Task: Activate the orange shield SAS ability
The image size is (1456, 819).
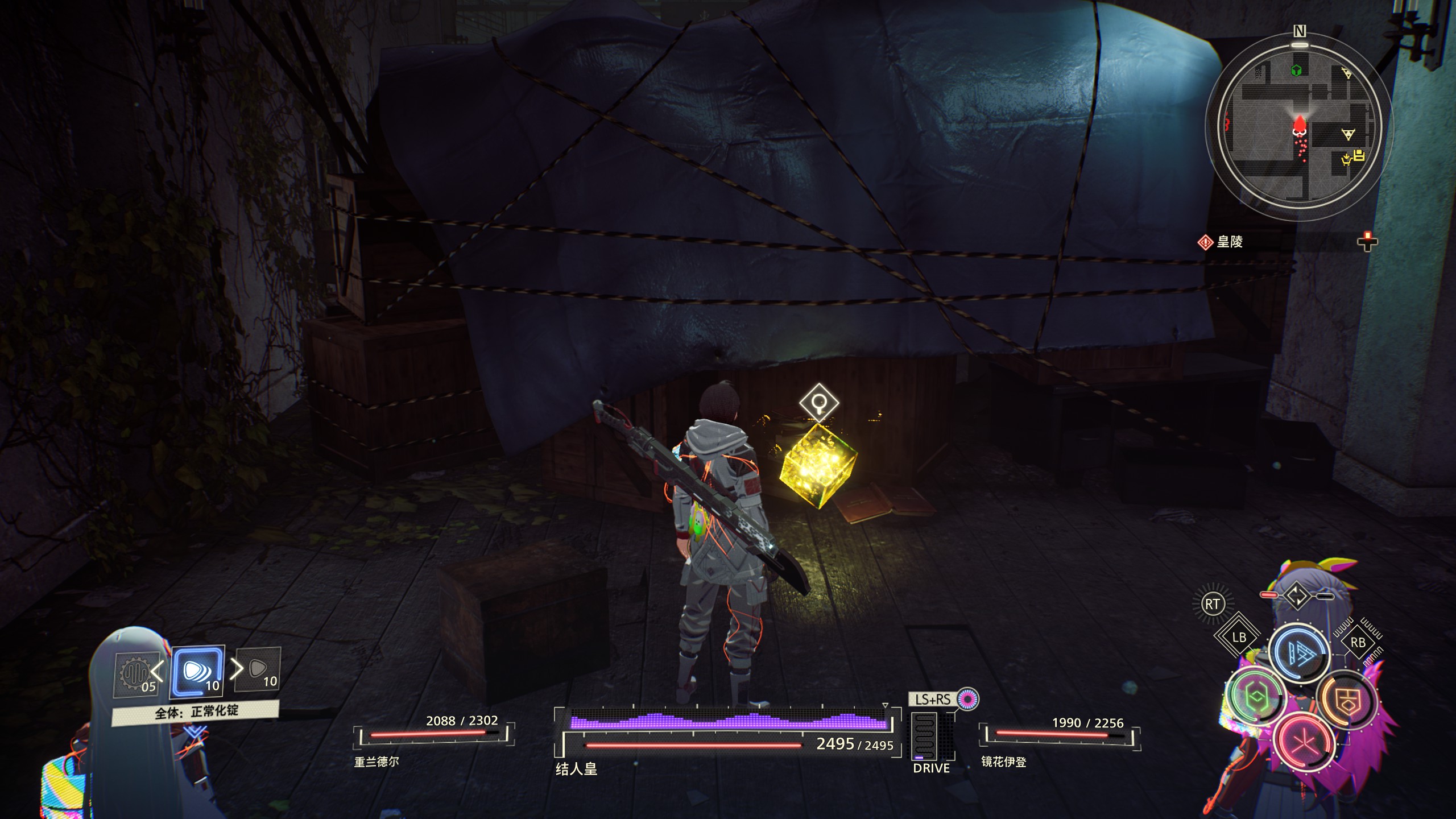Action: coord(1346,700)
